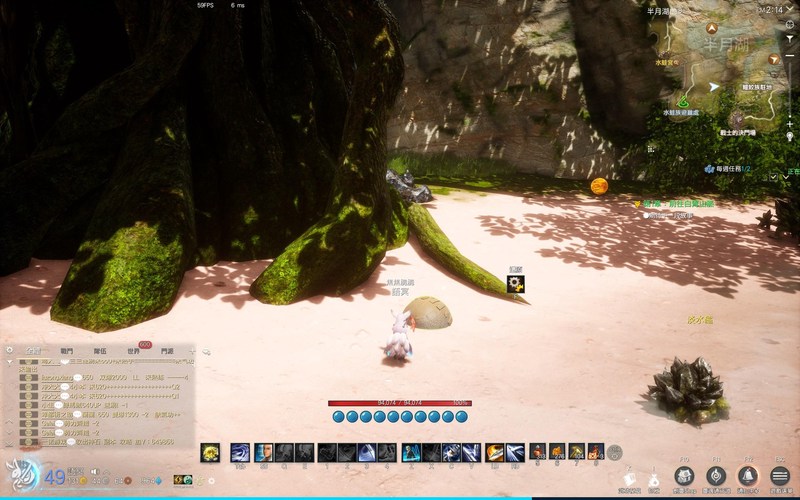800x500 pixels.
Task: Open chat settings gear icon
Action: click(x=10, y=351)
